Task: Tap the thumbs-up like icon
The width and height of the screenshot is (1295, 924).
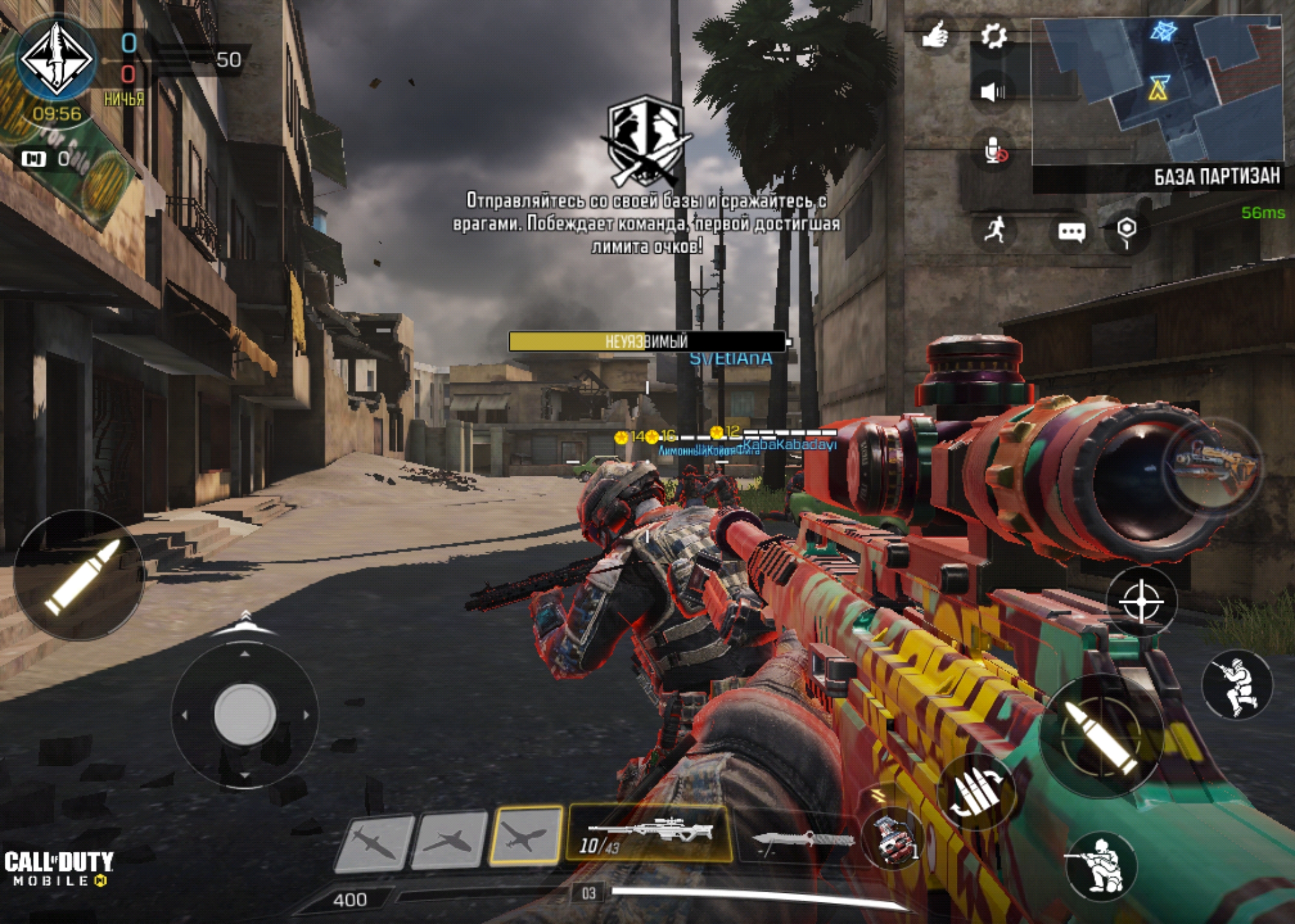Action: click(935, 35)
